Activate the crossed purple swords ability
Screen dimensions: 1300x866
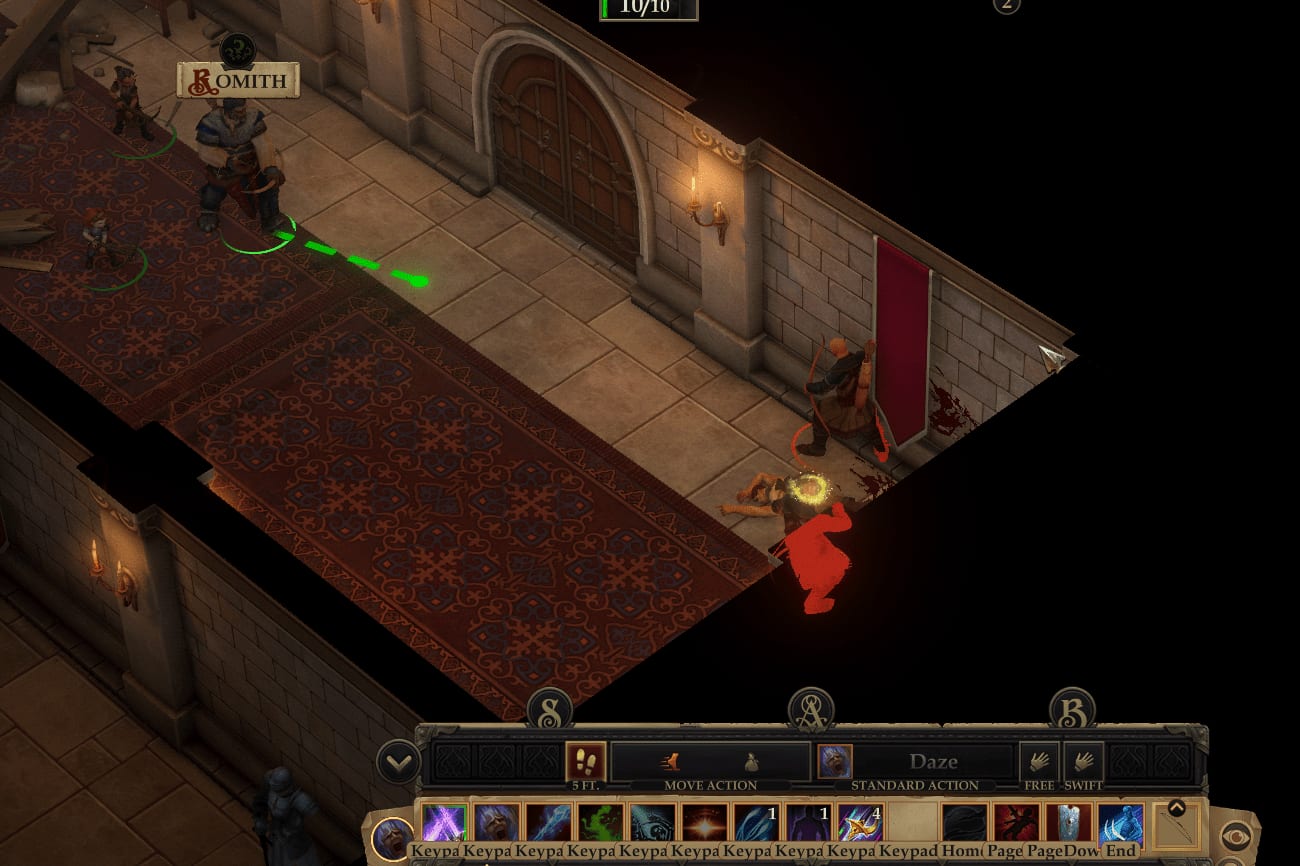pyautogui.click(x=441, y=823)
